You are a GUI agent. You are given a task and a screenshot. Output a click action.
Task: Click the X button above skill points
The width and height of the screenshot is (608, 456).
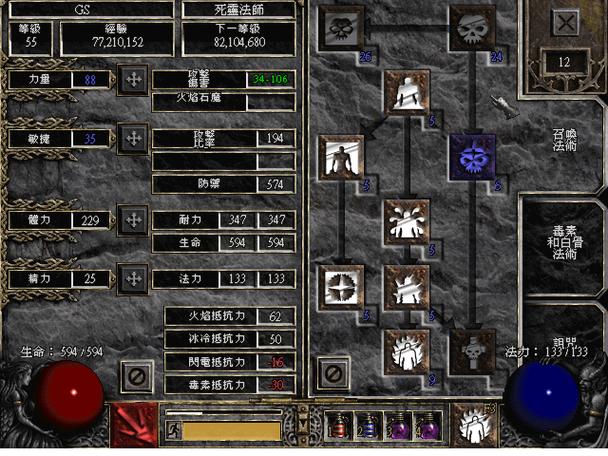pyautogui.click(x=565, y=23)
